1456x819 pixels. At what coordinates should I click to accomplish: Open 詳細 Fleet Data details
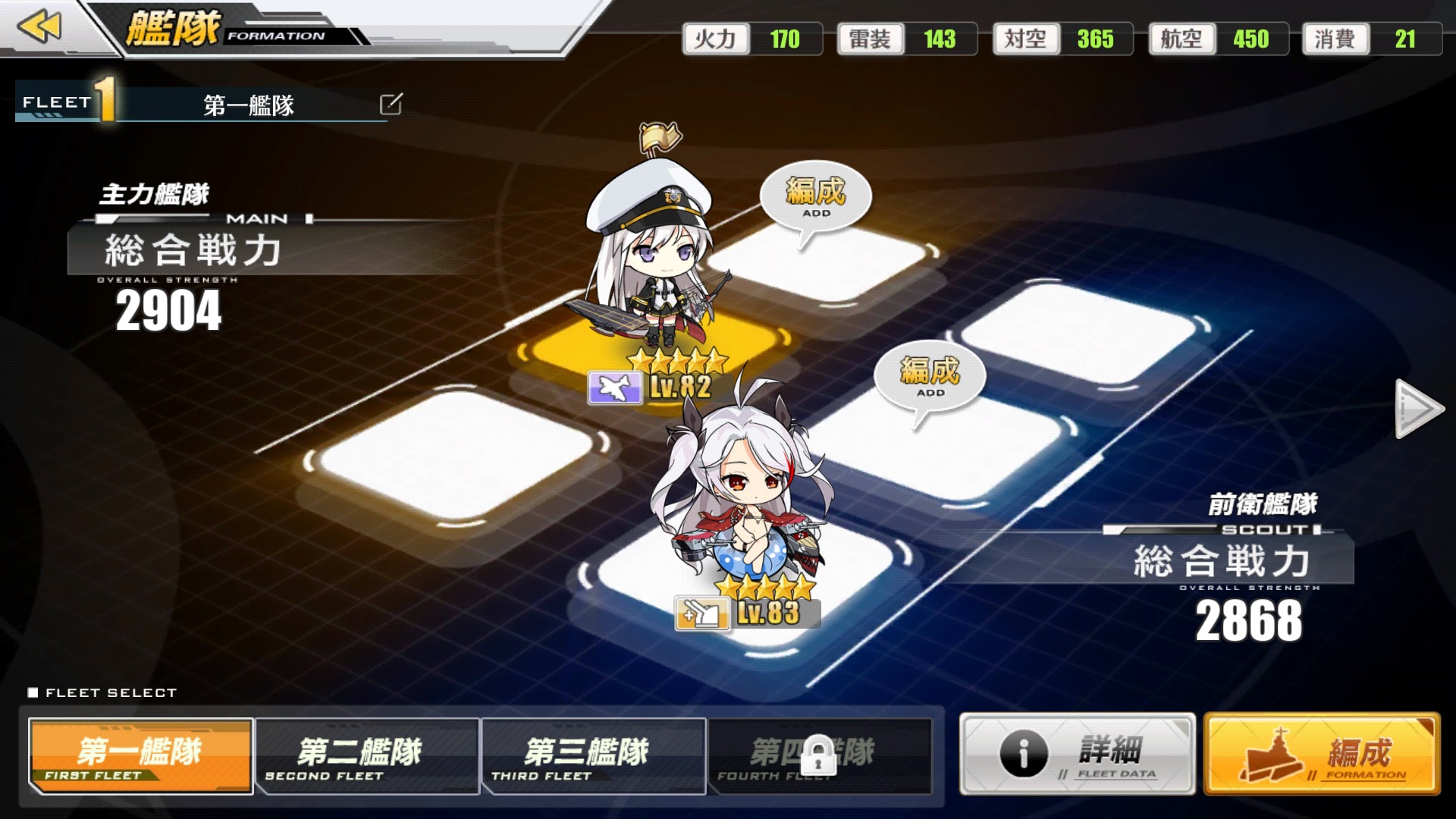coord(1077,754)
